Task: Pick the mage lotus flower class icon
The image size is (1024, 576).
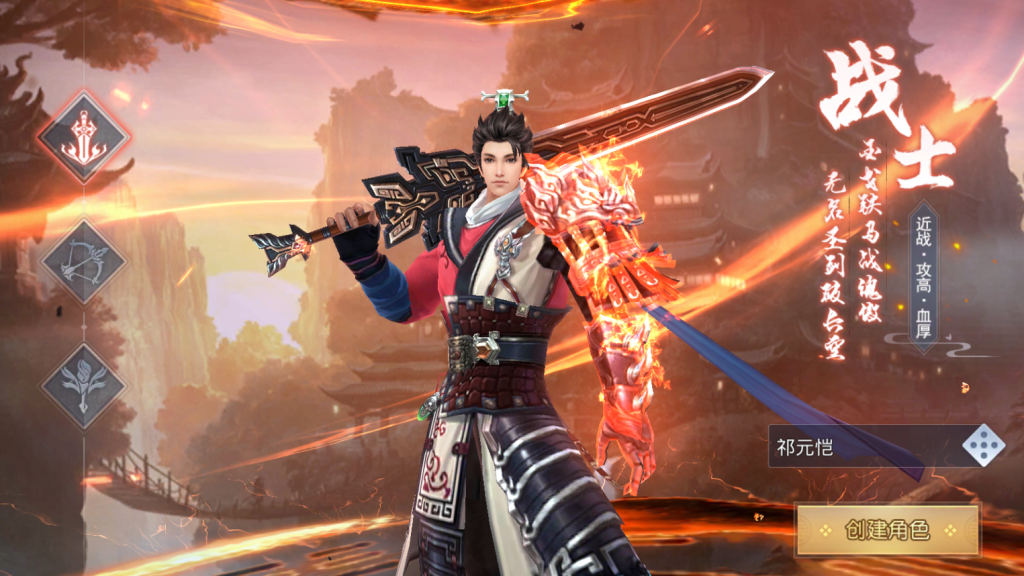Action: [x=84, y=385]
